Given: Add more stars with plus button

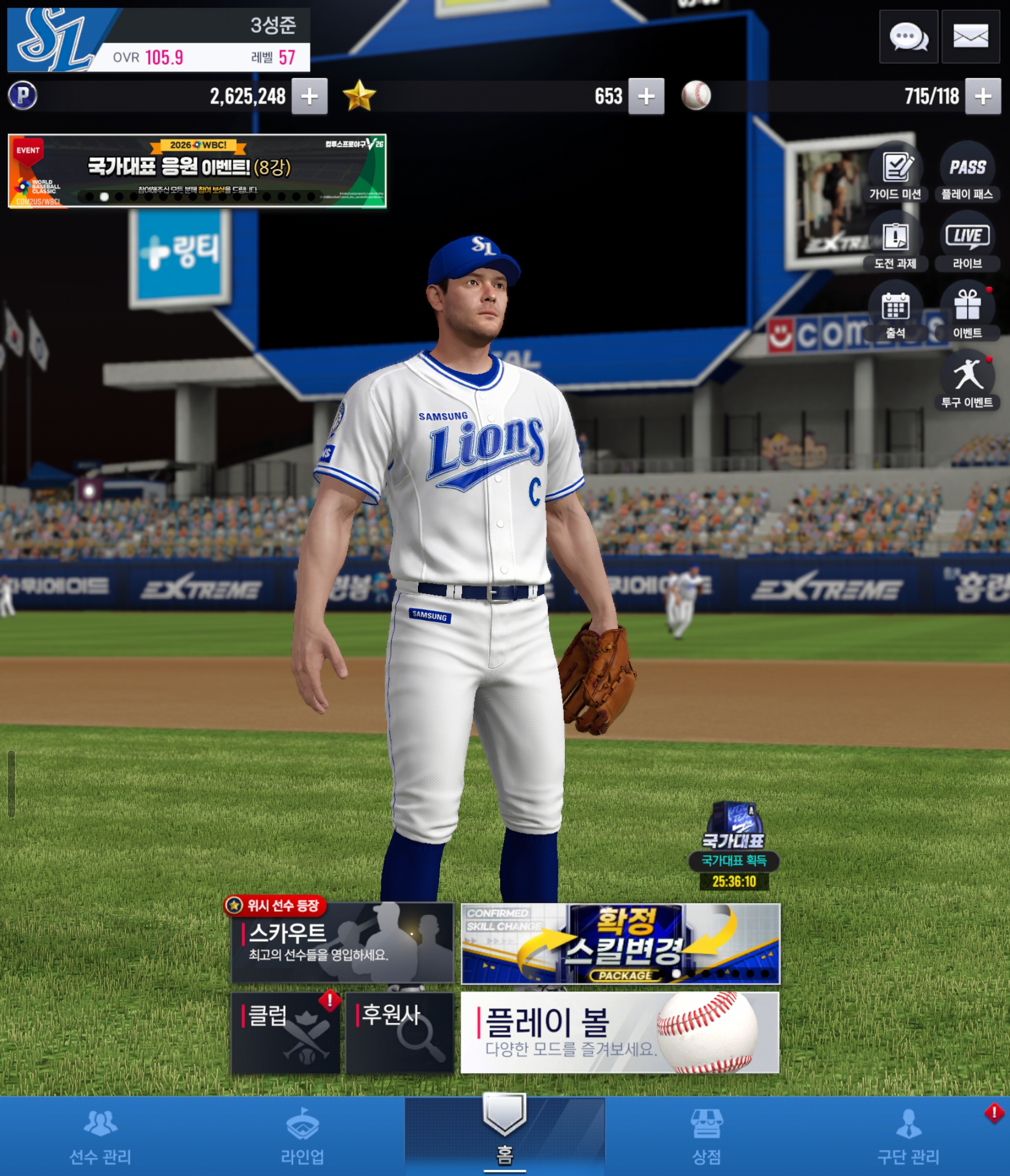Looking at the screenshot, I should (x=646, y=96).
